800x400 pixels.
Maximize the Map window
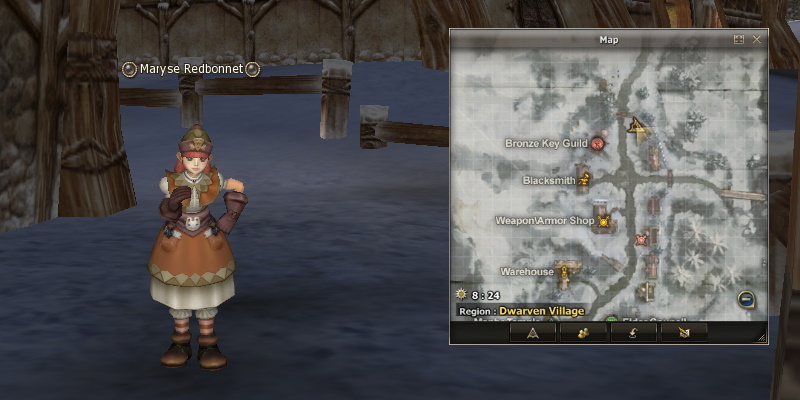pyautogui.click(x=739, y=39)
